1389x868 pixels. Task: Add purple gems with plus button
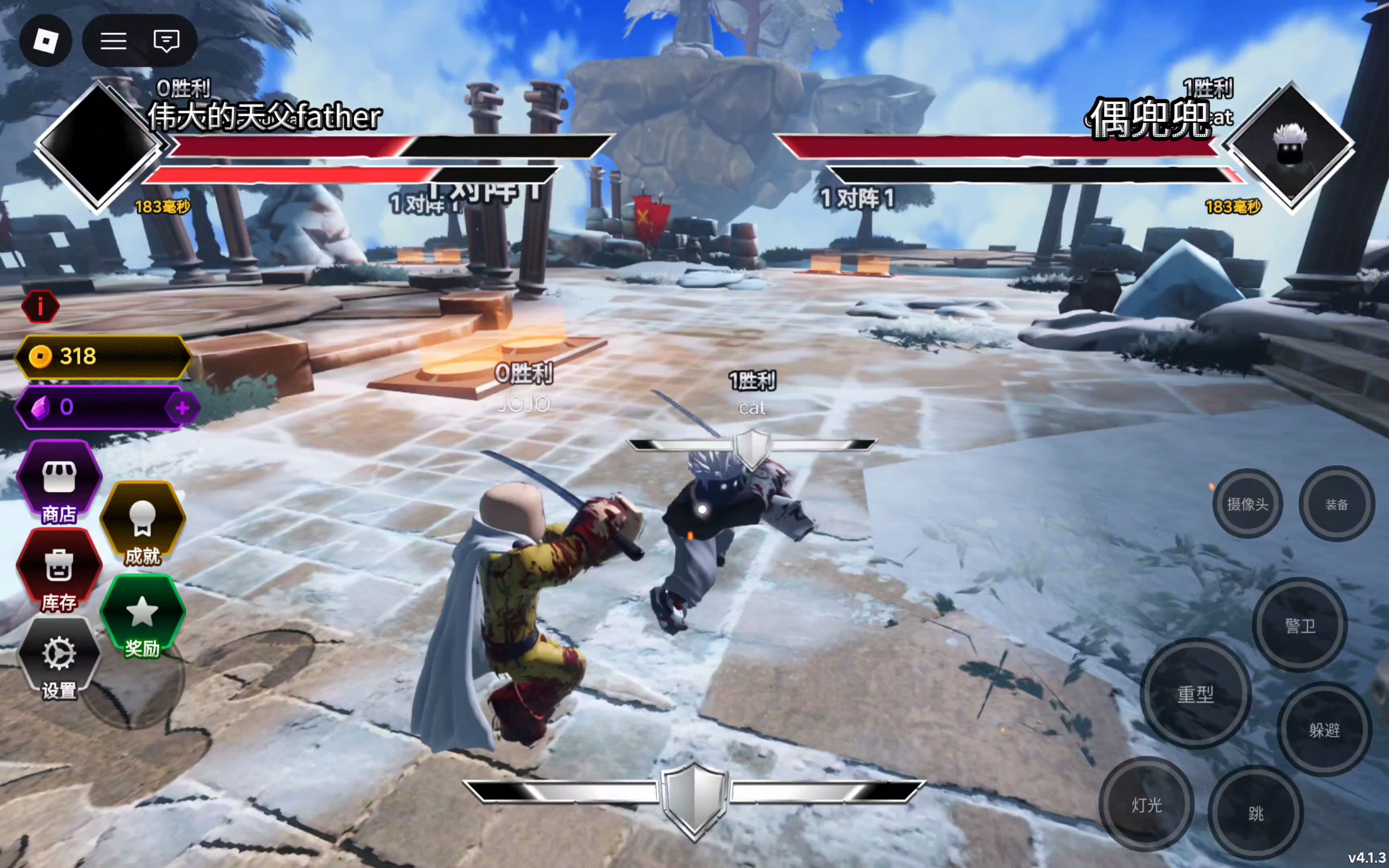pos(182,407)
